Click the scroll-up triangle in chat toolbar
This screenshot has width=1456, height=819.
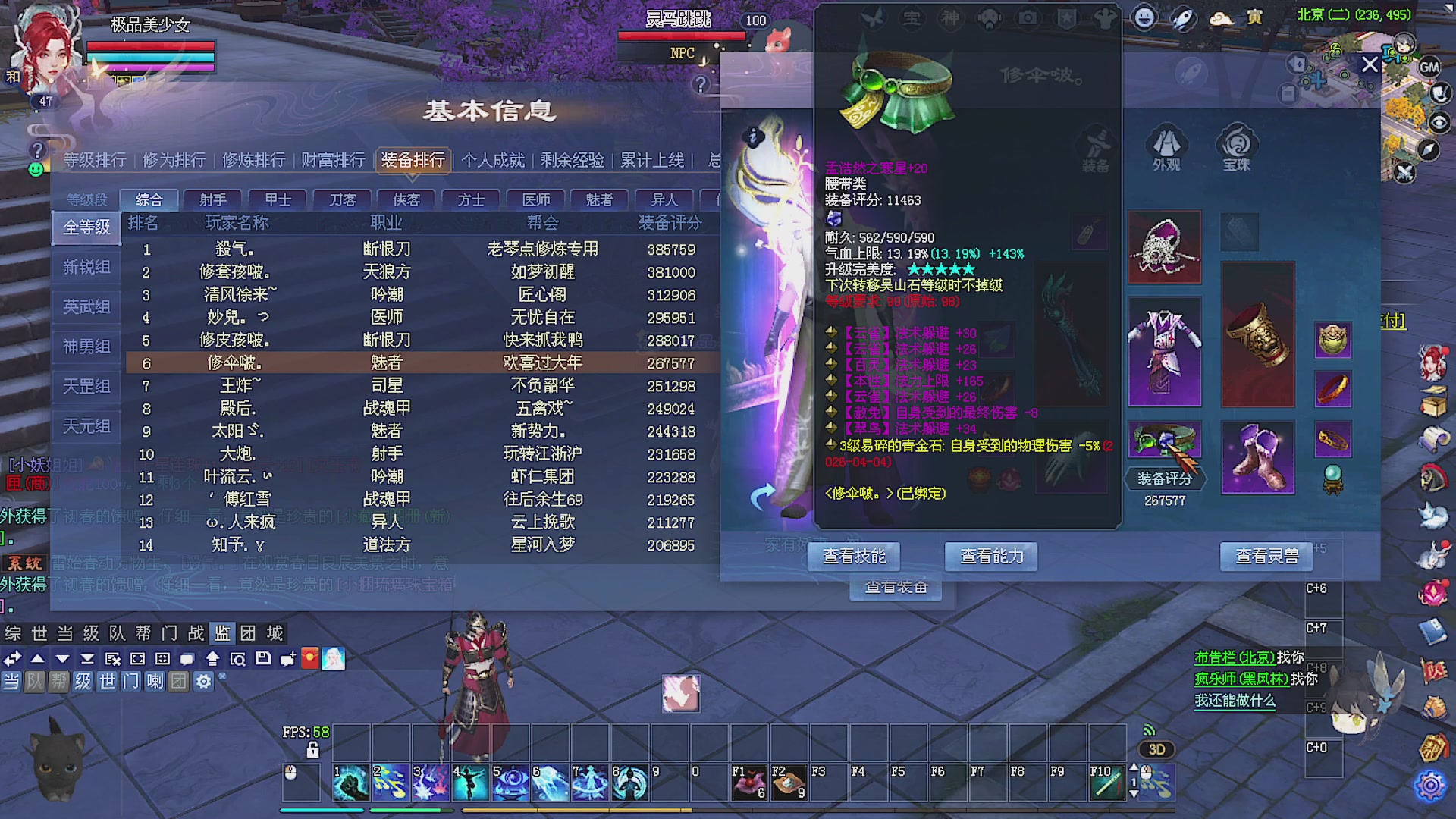click(x=38, y=659)
